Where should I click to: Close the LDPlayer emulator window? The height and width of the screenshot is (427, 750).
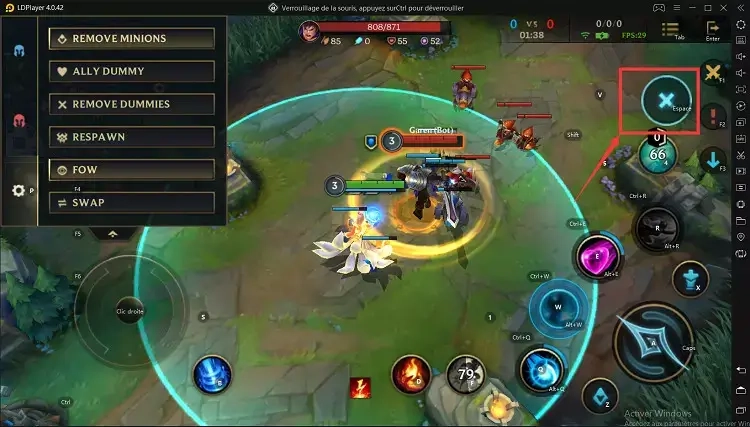(x=739, y=7)
